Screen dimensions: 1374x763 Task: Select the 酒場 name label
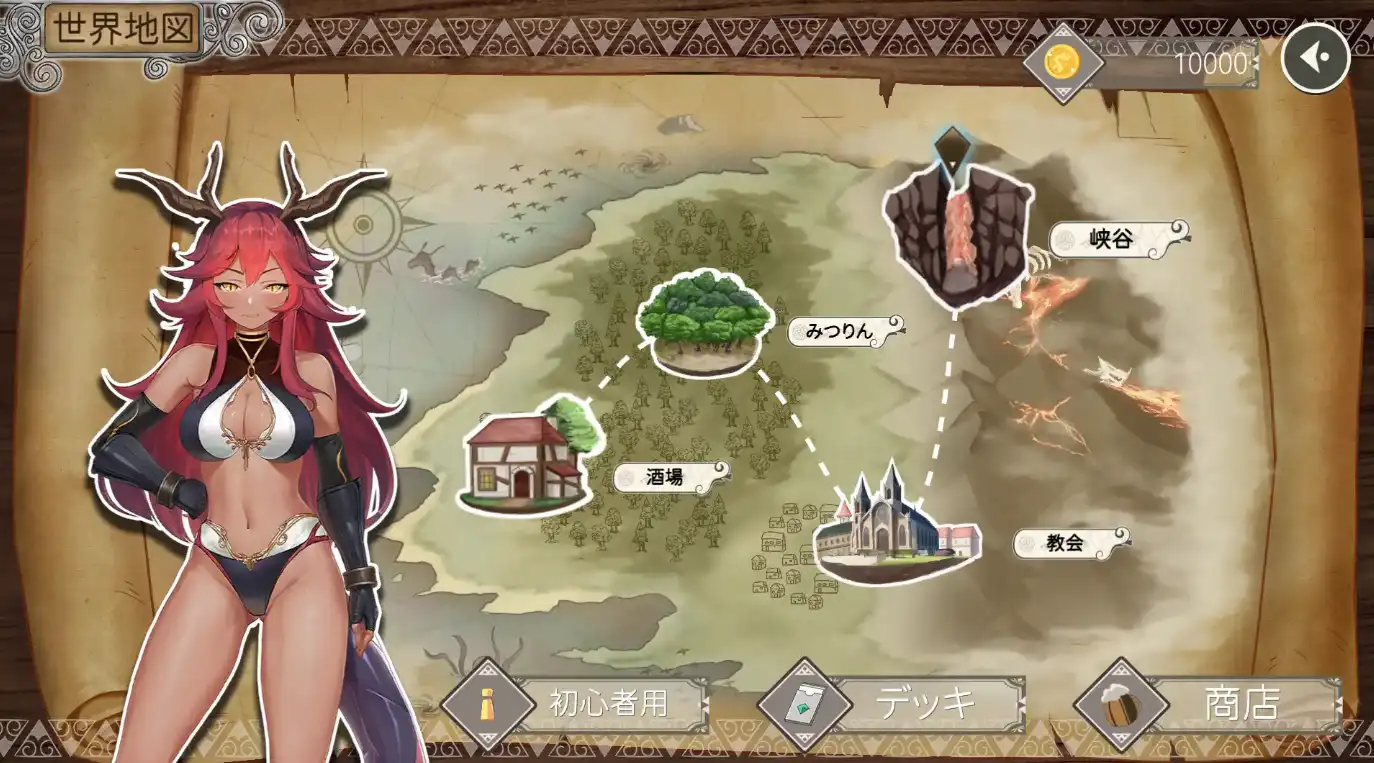(665, 477)
